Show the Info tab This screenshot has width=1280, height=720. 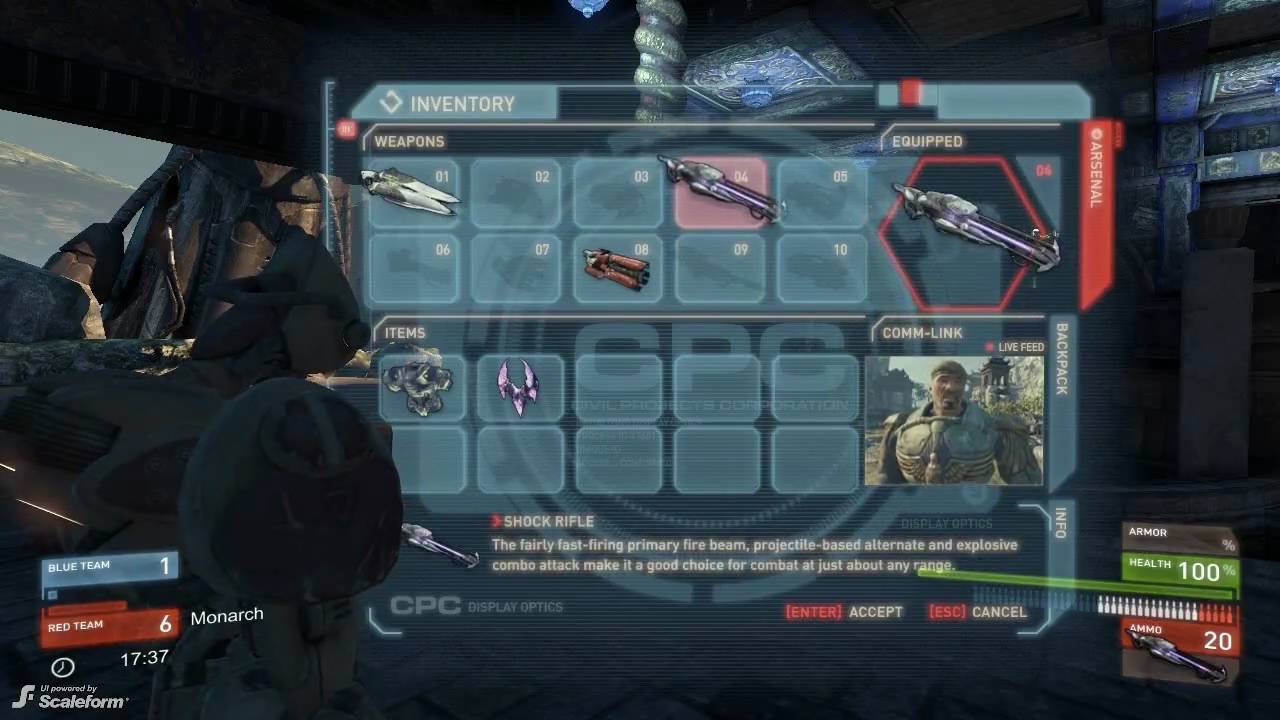tap(1061, 522)
